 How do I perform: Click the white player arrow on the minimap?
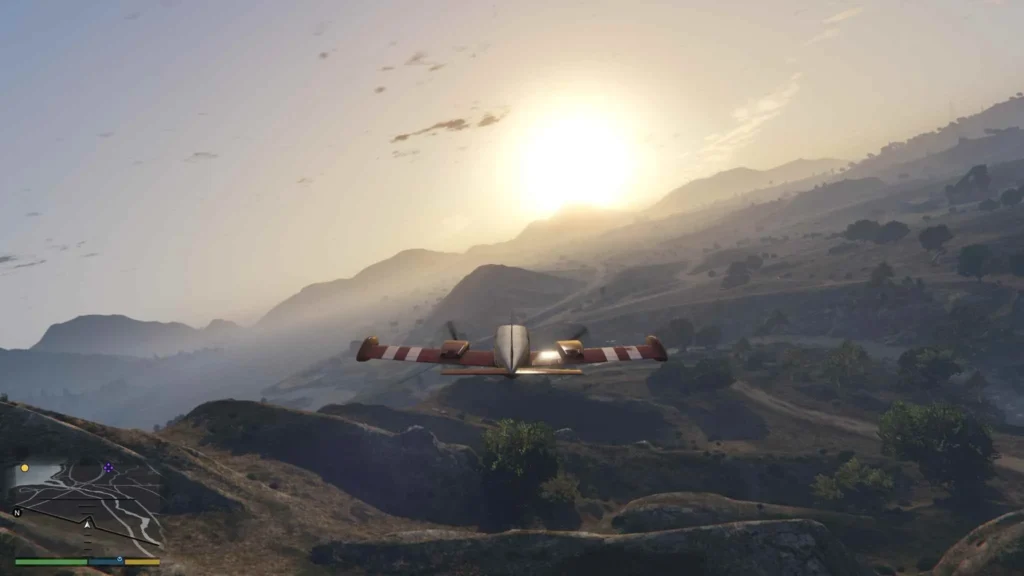pos(87,523)
